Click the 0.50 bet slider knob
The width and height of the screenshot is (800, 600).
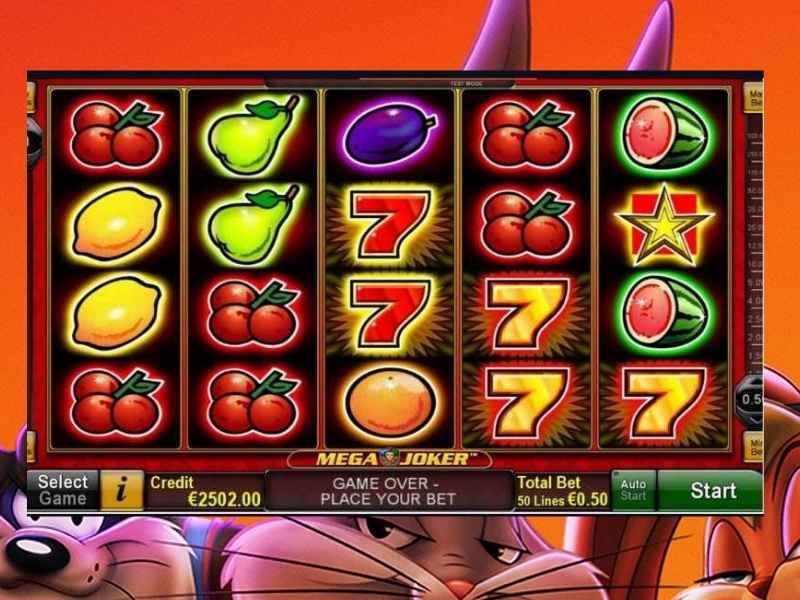(x=752, y=398)
